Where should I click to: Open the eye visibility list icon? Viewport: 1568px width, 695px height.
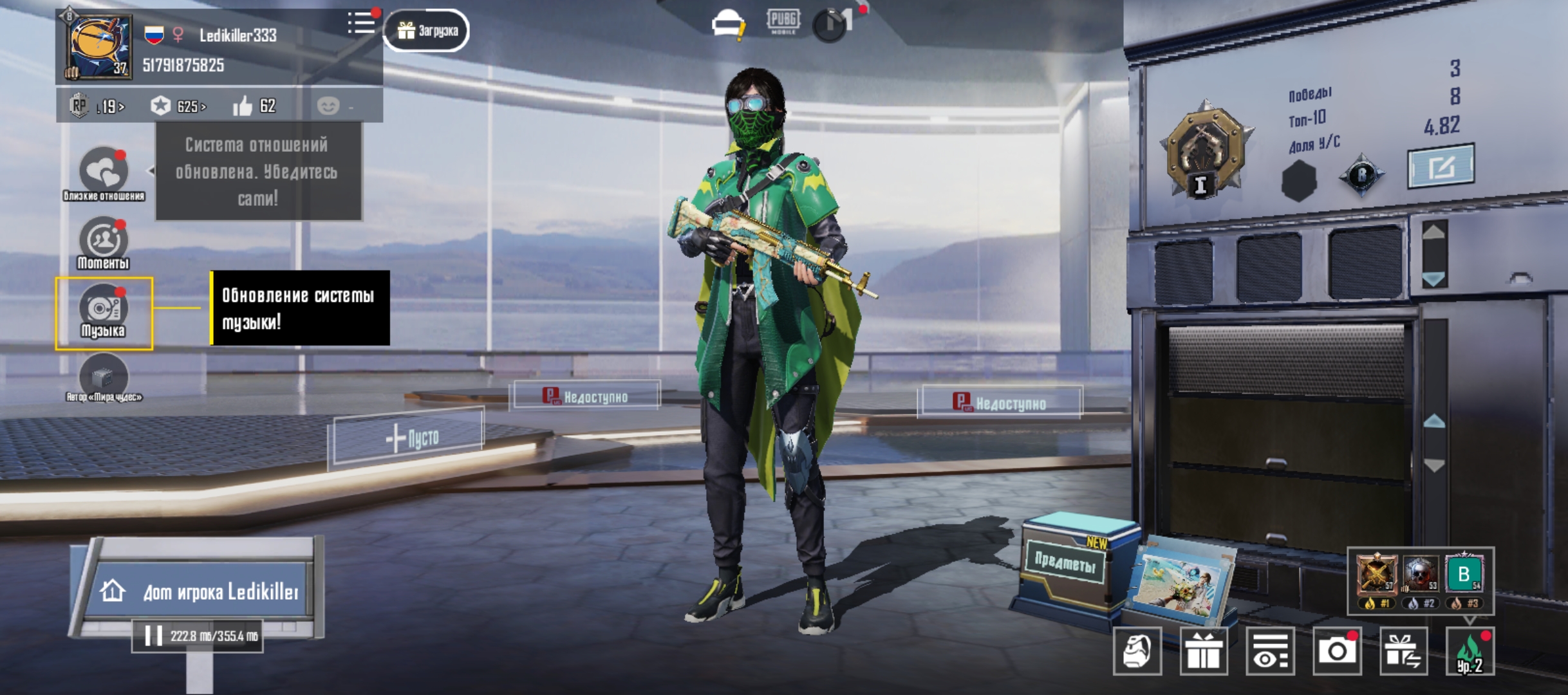coord(1270,651)
